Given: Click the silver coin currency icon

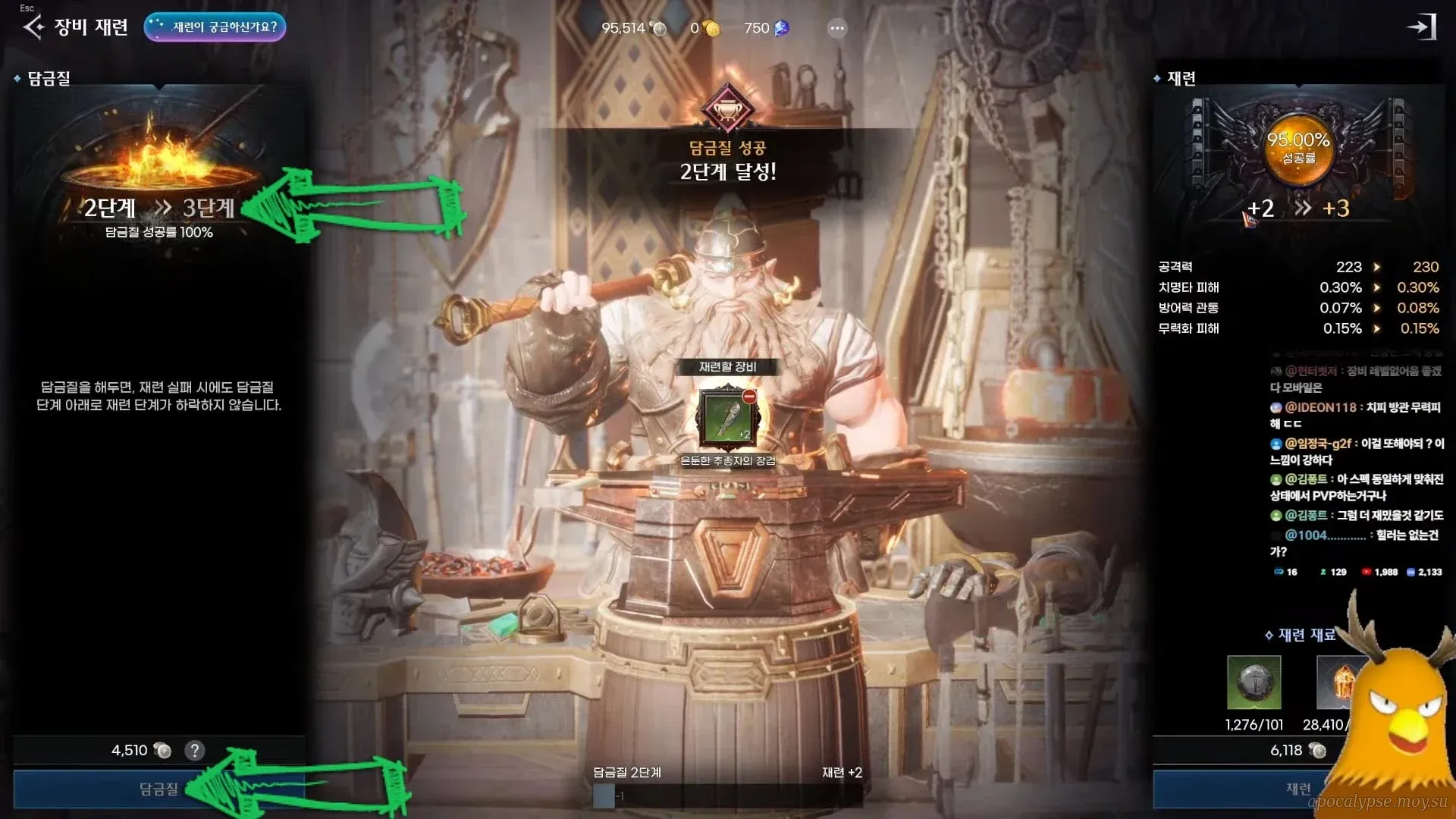Looking at the screenshot, I should point(659,29).
